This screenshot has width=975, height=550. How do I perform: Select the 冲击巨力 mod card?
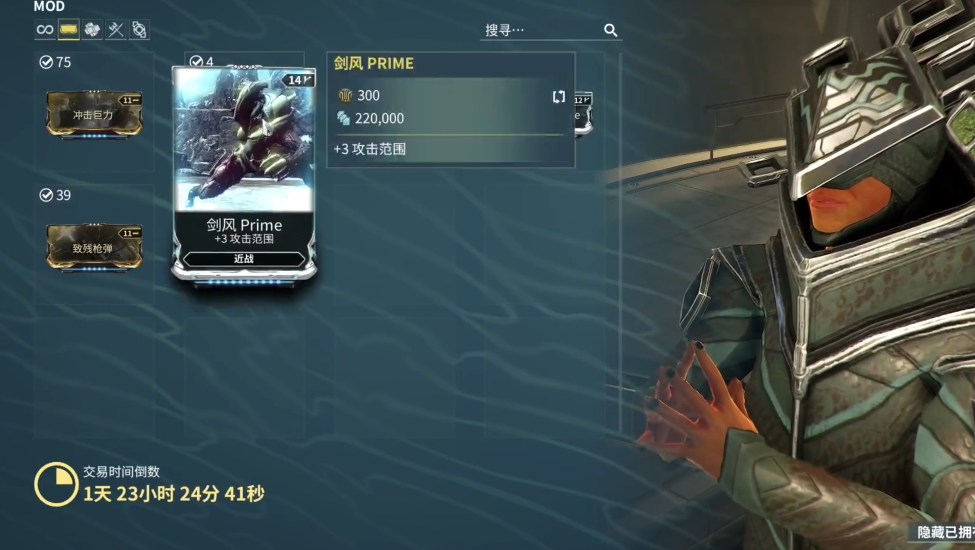point(94,114)
